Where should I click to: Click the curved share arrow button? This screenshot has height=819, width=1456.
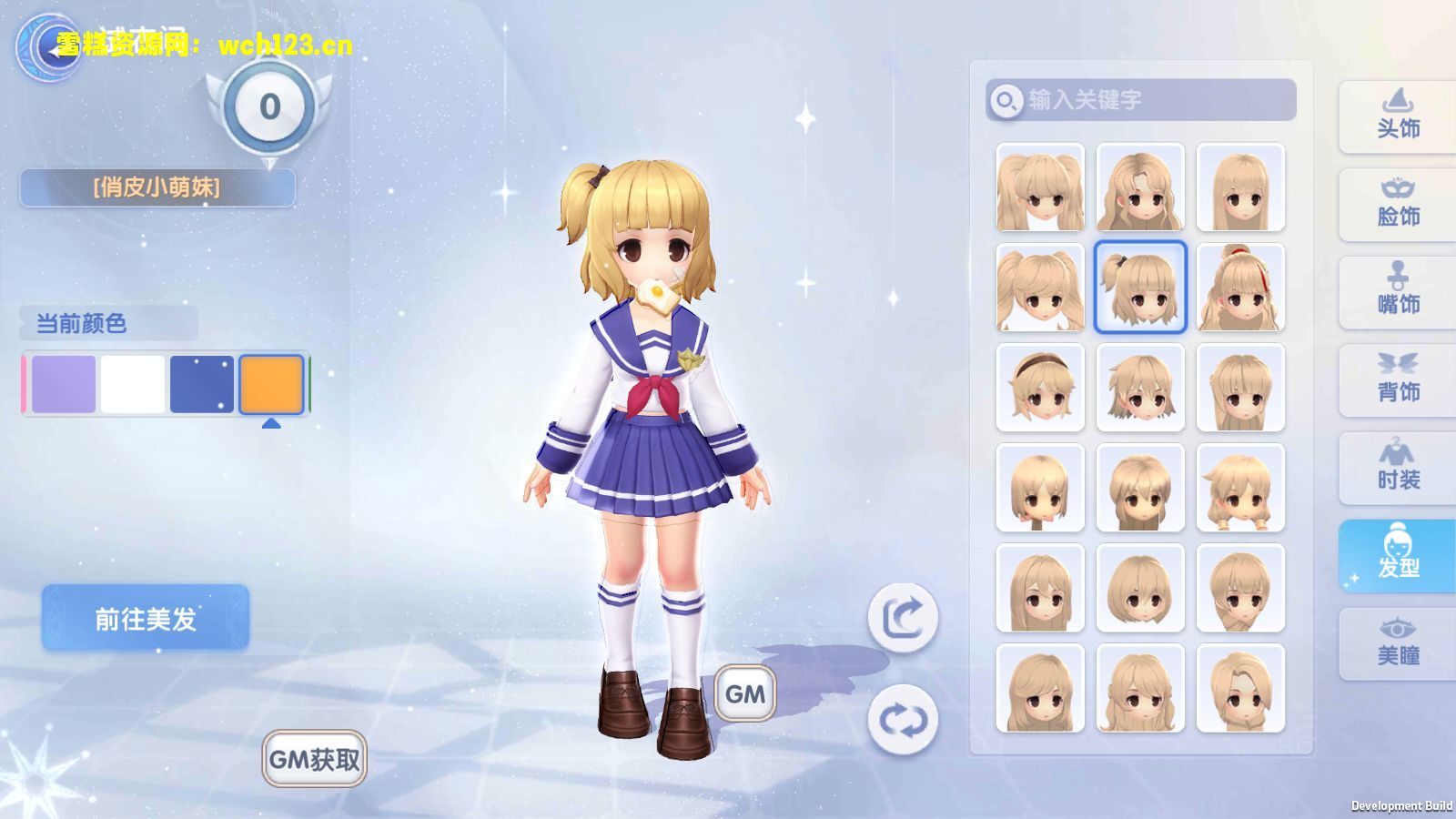903,619
